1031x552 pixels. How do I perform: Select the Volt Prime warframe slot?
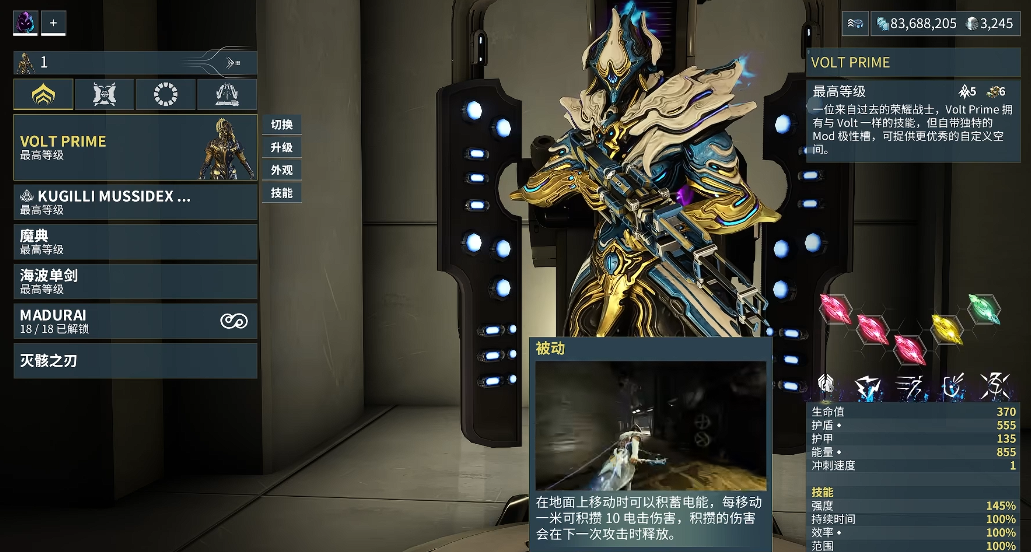135,148
